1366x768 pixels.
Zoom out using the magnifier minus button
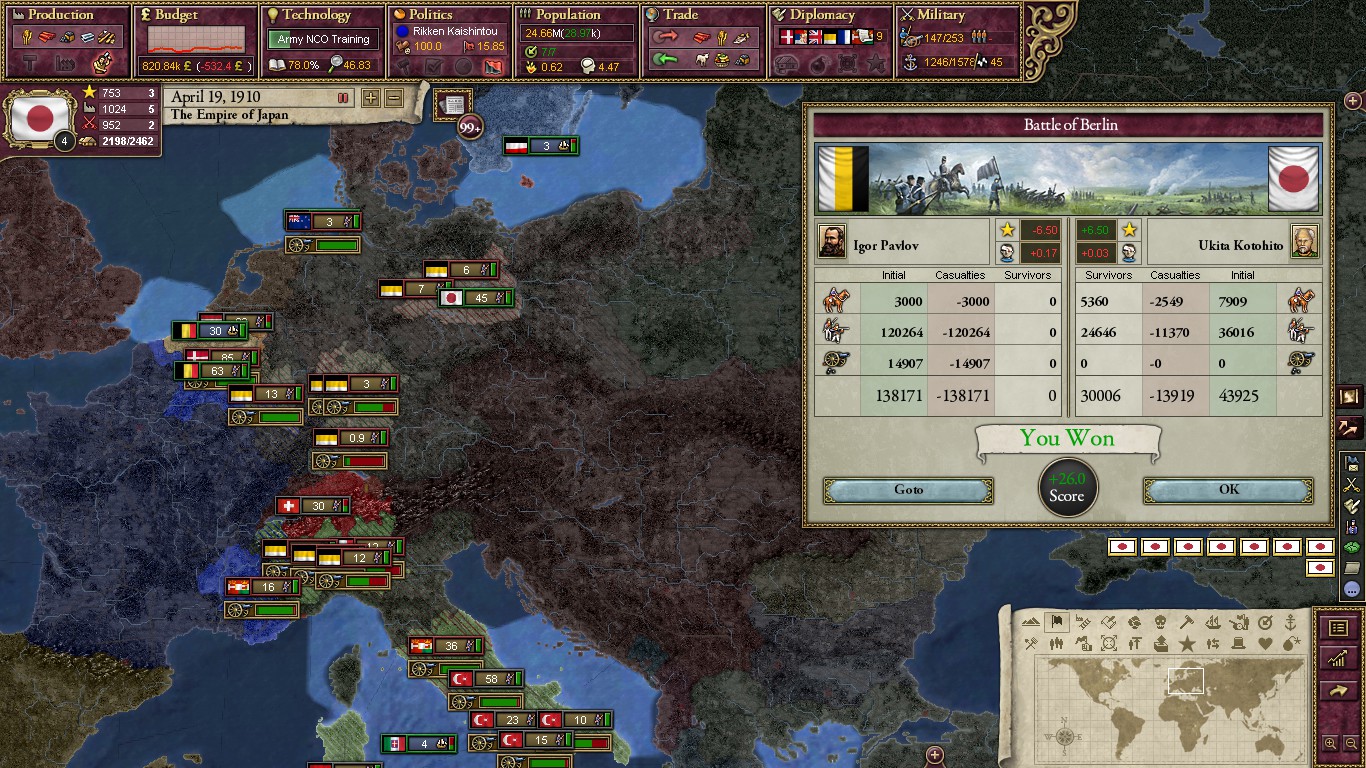(x=1349, y=743)
